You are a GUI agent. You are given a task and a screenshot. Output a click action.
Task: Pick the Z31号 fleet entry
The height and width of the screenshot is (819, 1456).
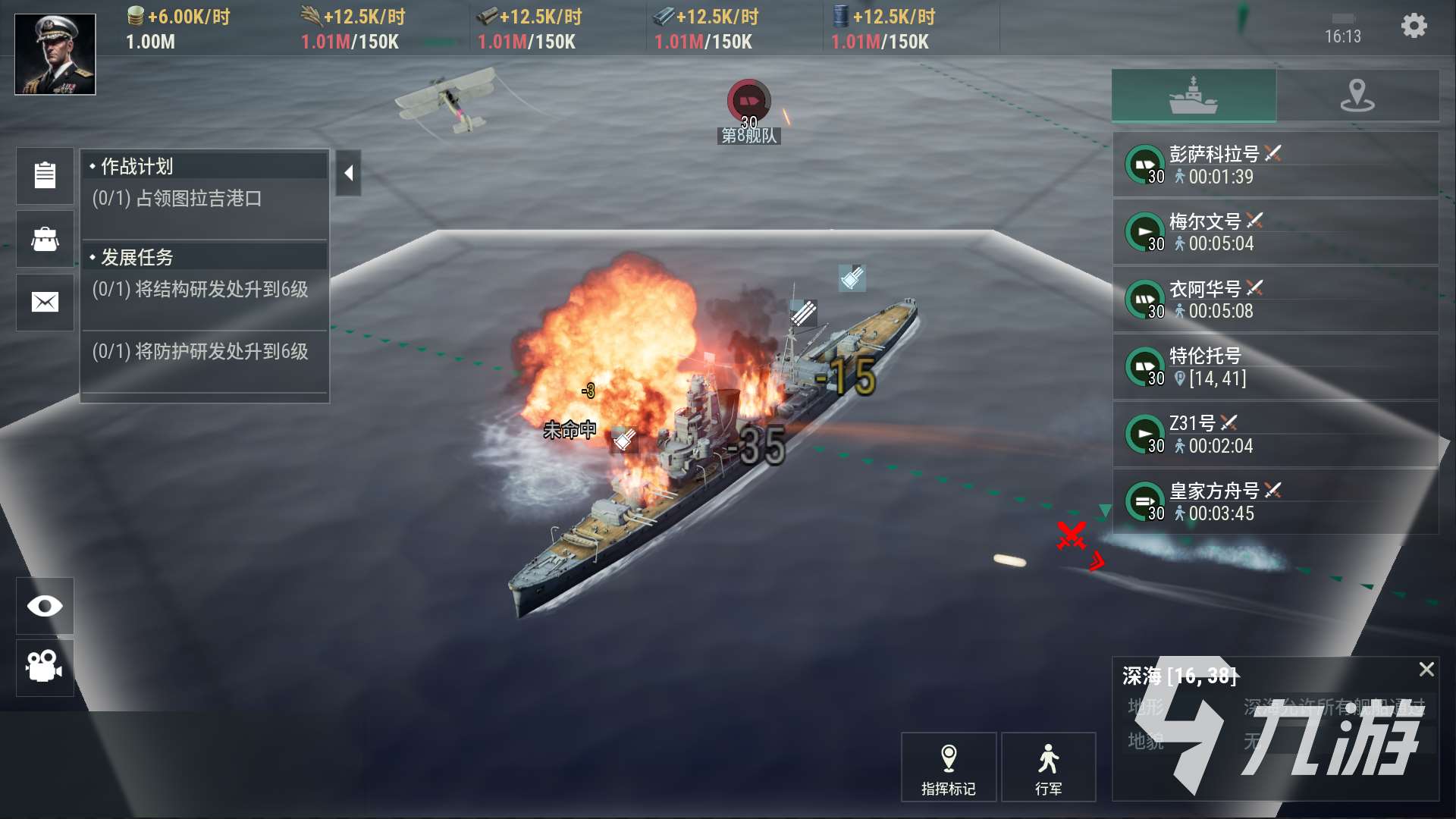point(1276,435)
